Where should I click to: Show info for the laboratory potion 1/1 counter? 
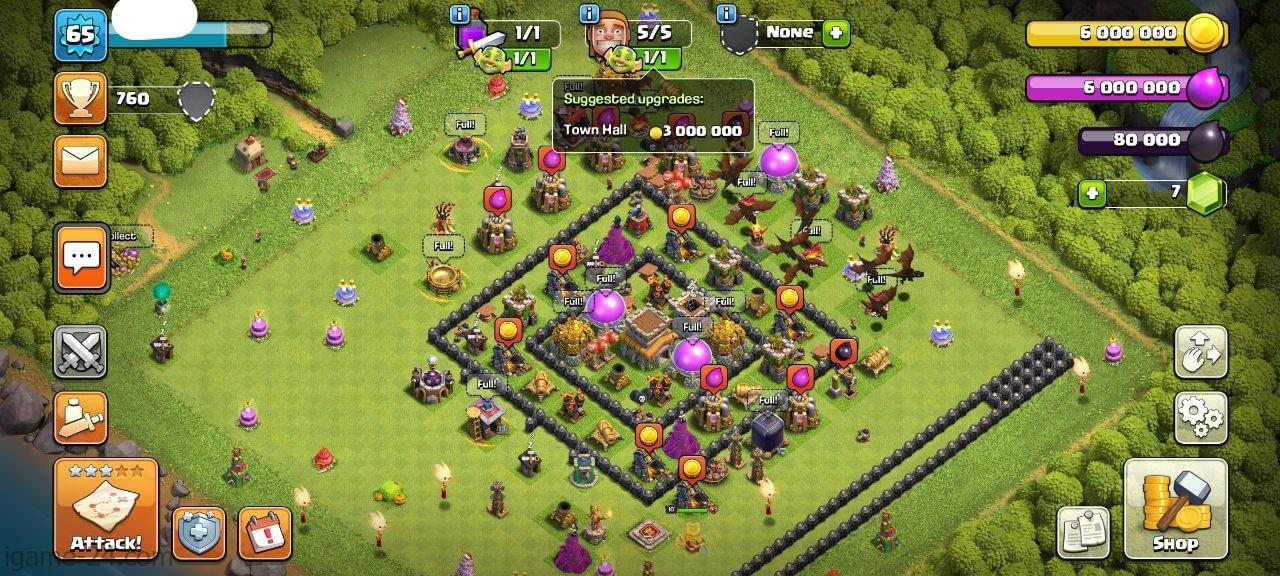460,15
